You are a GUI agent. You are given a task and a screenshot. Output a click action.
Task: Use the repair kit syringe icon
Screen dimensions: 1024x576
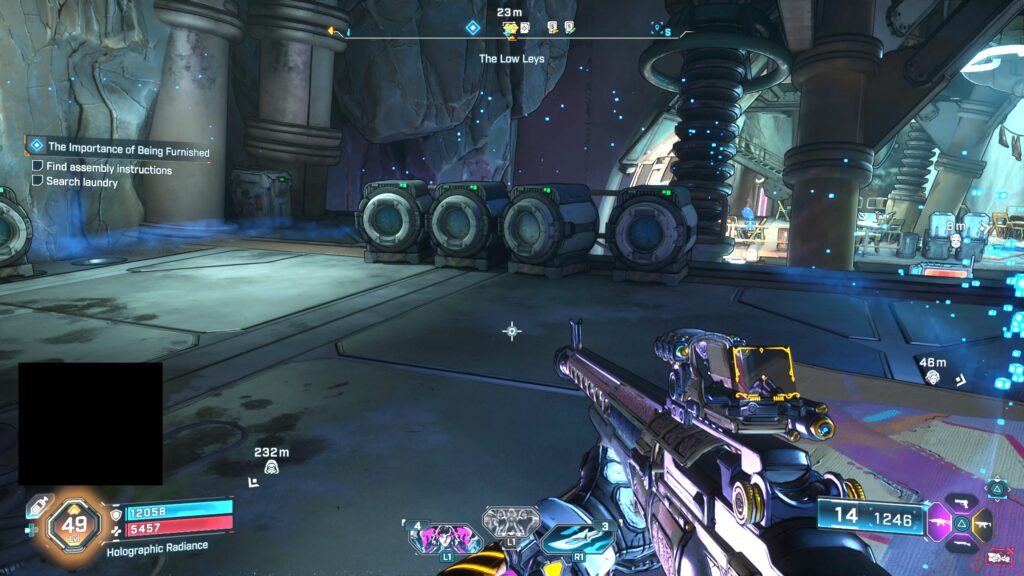[x=38, y=504]
